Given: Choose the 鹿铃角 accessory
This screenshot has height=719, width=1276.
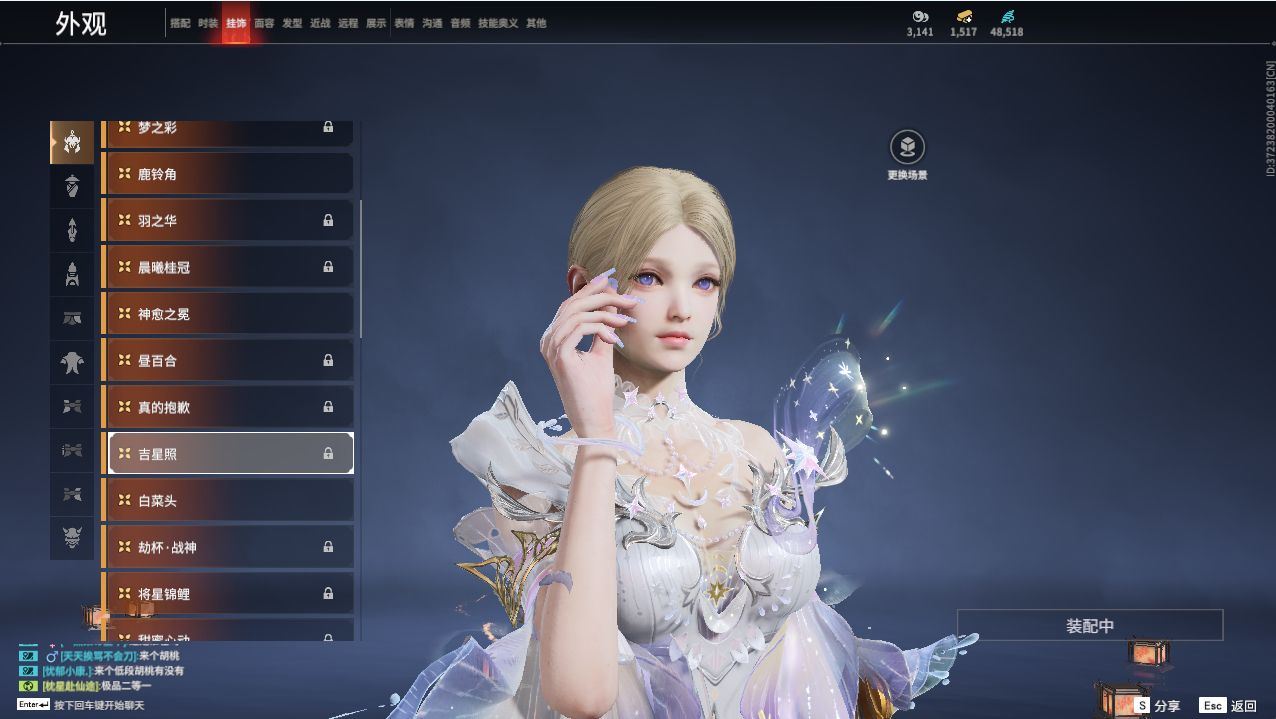Looking at the screenshot, I should [x=228, y=174].
